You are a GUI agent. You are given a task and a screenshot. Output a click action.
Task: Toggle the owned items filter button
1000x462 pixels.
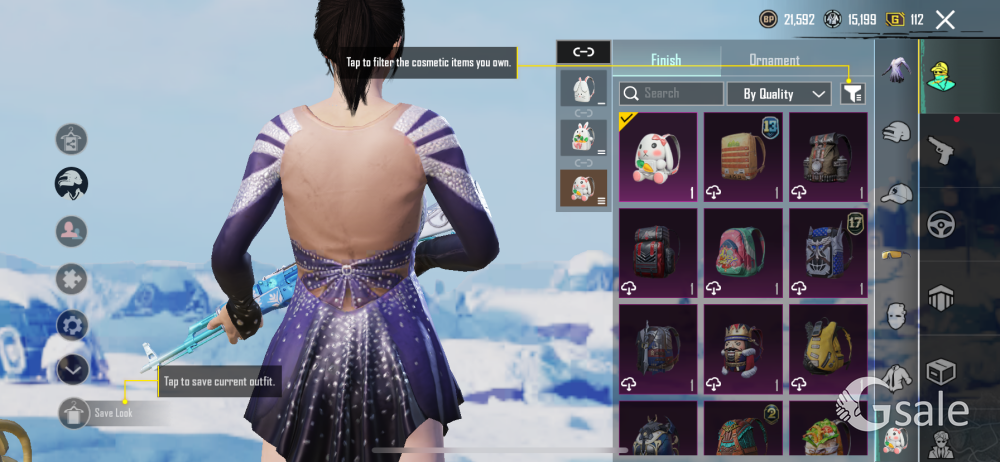click(852, 93)
